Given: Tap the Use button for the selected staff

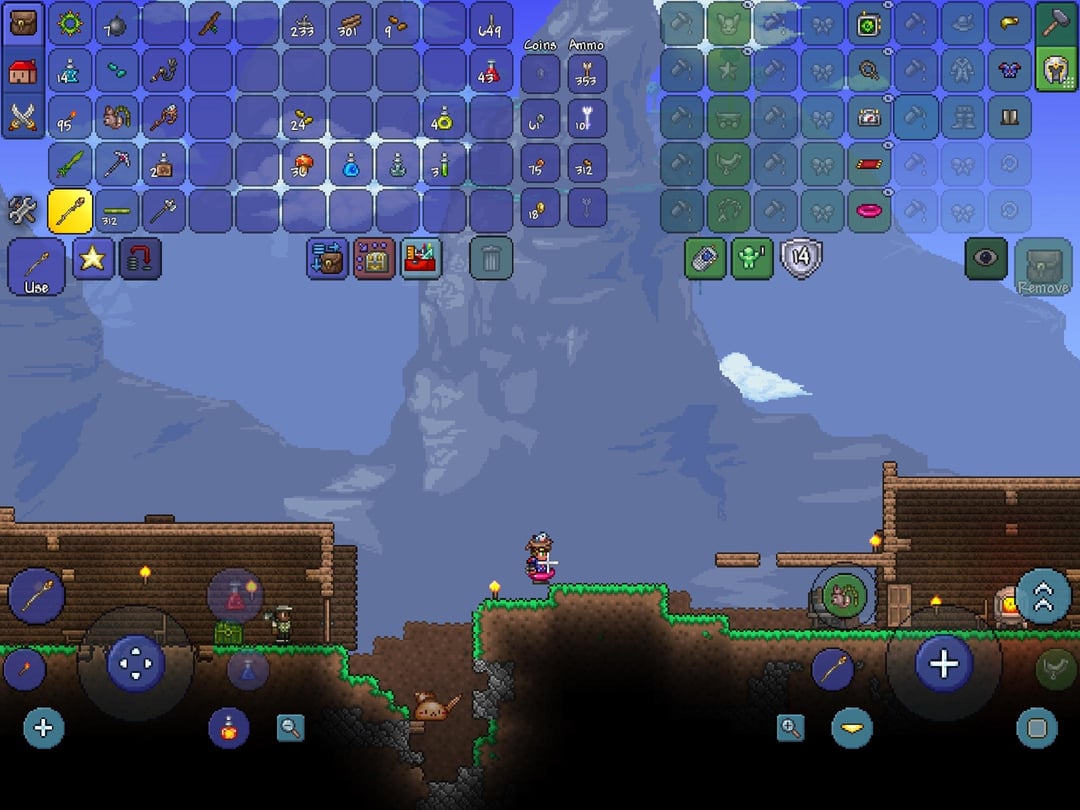Looking at the screenshot, I should click(x=37, y=268).
